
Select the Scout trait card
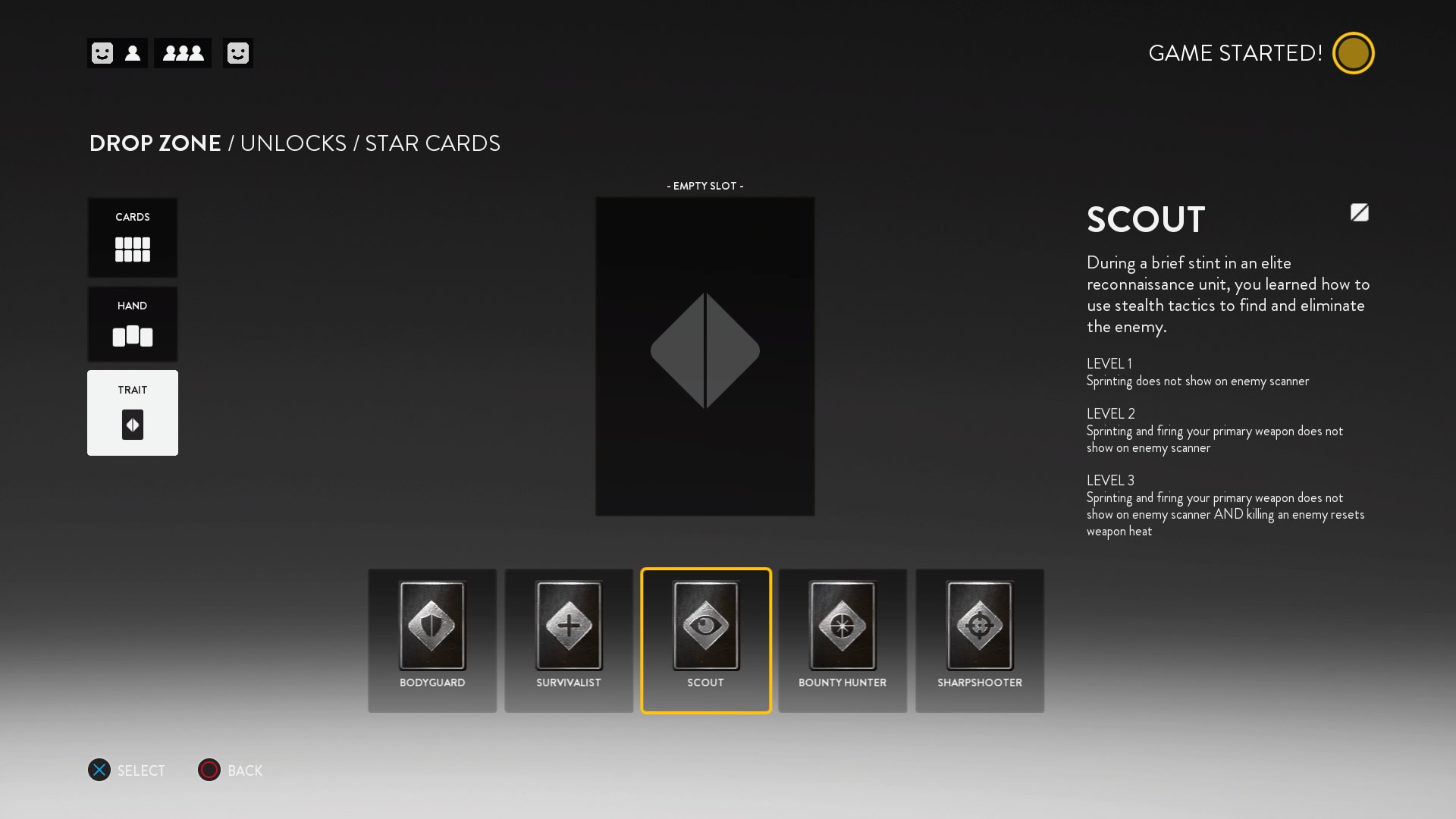click(x=705, y=641)
